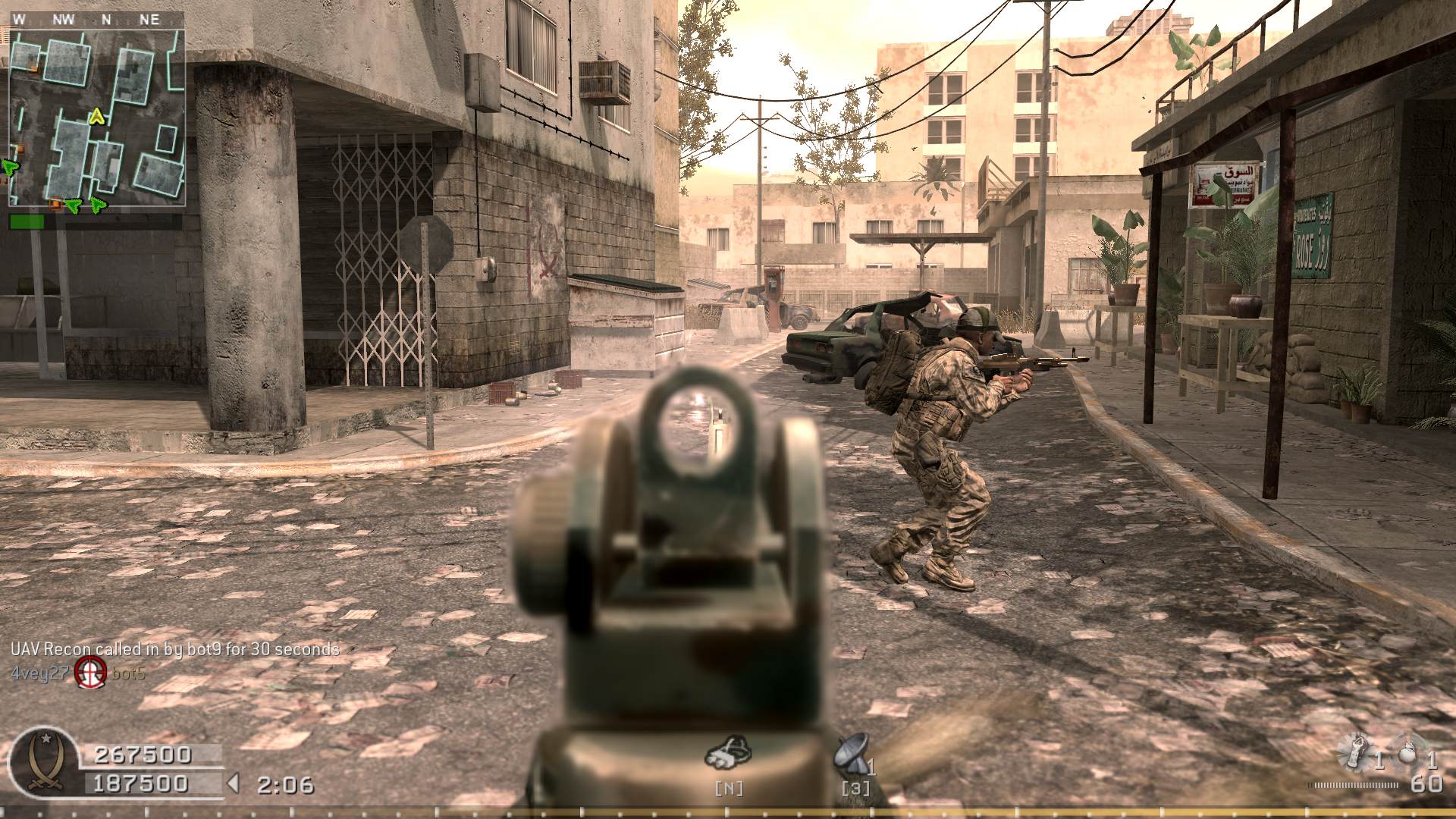The image size is (1456, 819).
Task: Click the red headshot icon in the kill feed
Action: pos(90,672)
